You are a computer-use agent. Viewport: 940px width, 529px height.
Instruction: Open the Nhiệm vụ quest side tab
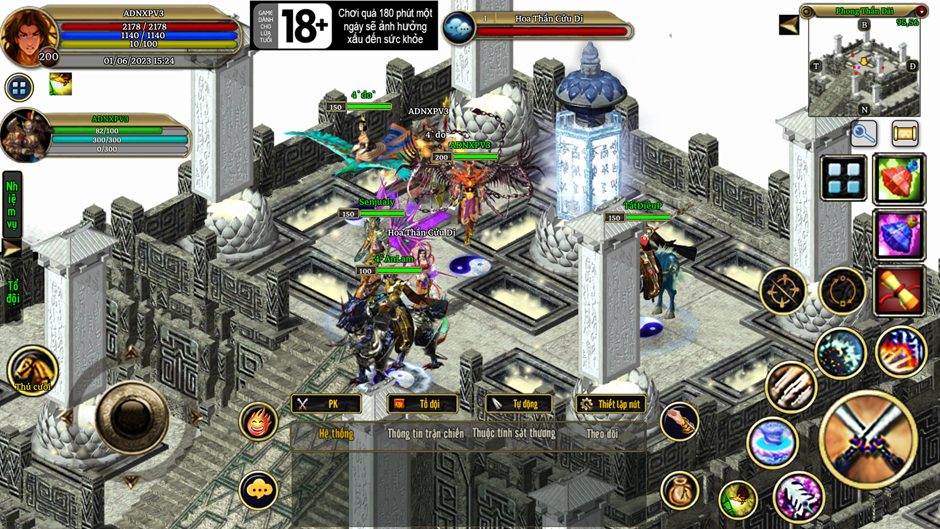(x=12, y=207)
